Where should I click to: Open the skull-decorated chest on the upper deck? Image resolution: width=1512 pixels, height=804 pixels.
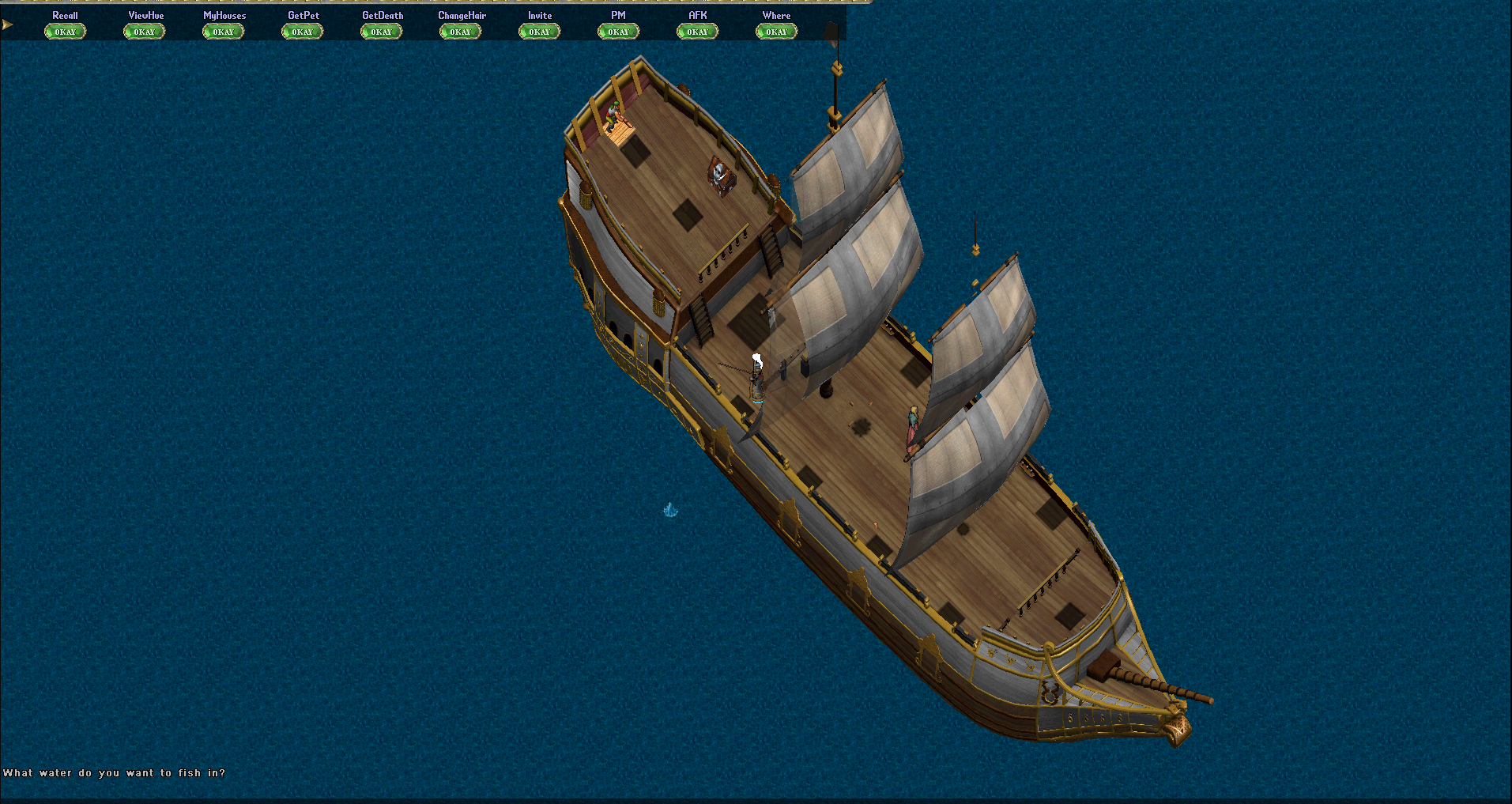pyautogui.click(x=722, y=176)
